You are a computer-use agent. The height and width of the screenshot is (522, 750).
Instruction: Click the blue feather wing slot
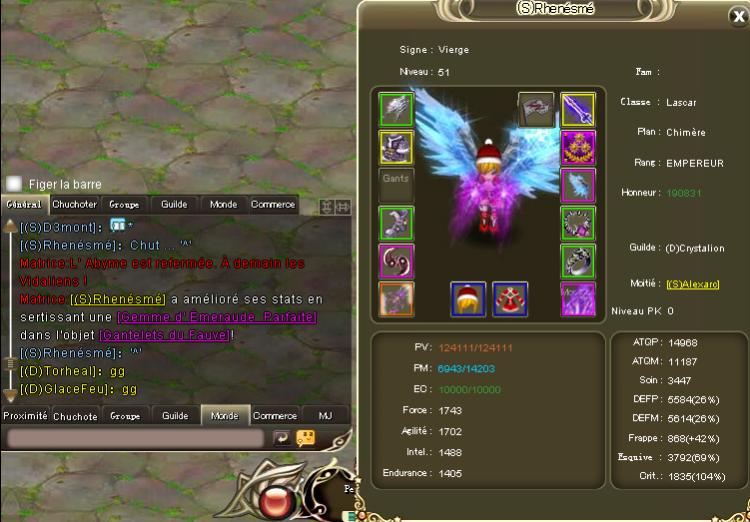tap(577, 185)
